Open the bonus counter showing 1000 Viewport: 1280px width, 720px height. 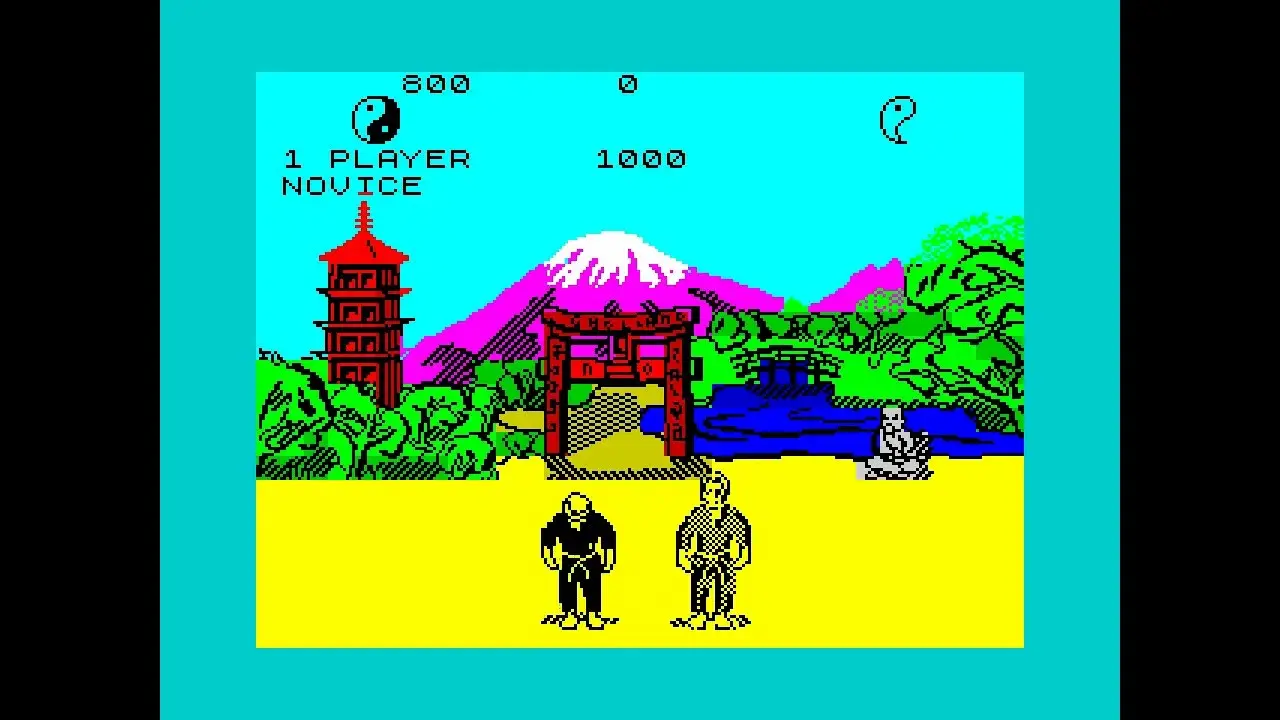[x=642, y=157]
